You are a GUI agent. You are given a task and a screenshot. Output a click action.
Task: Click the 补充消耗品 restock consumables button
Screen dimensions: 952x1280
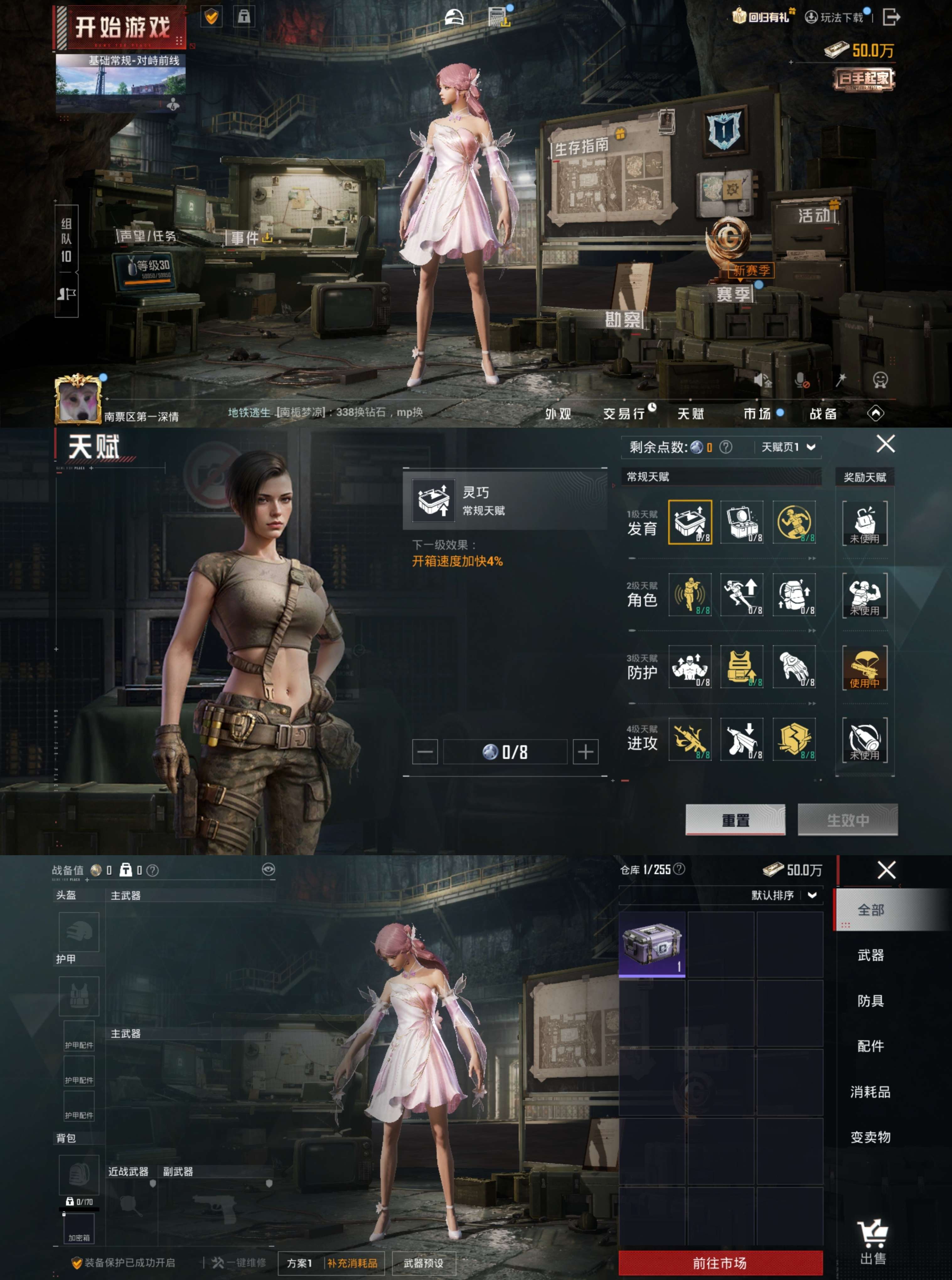tap(352, 1263)
